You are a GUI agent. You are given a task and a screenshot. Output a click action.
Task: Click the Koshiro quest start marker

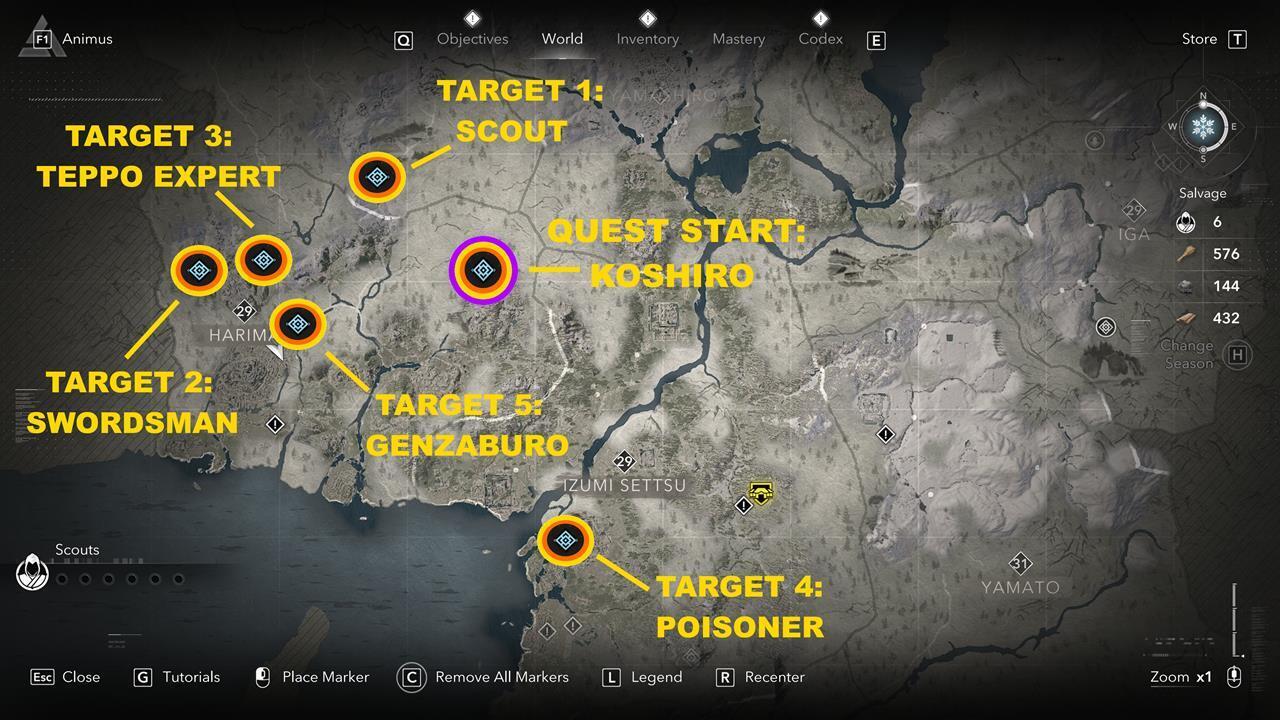[484, 269]
